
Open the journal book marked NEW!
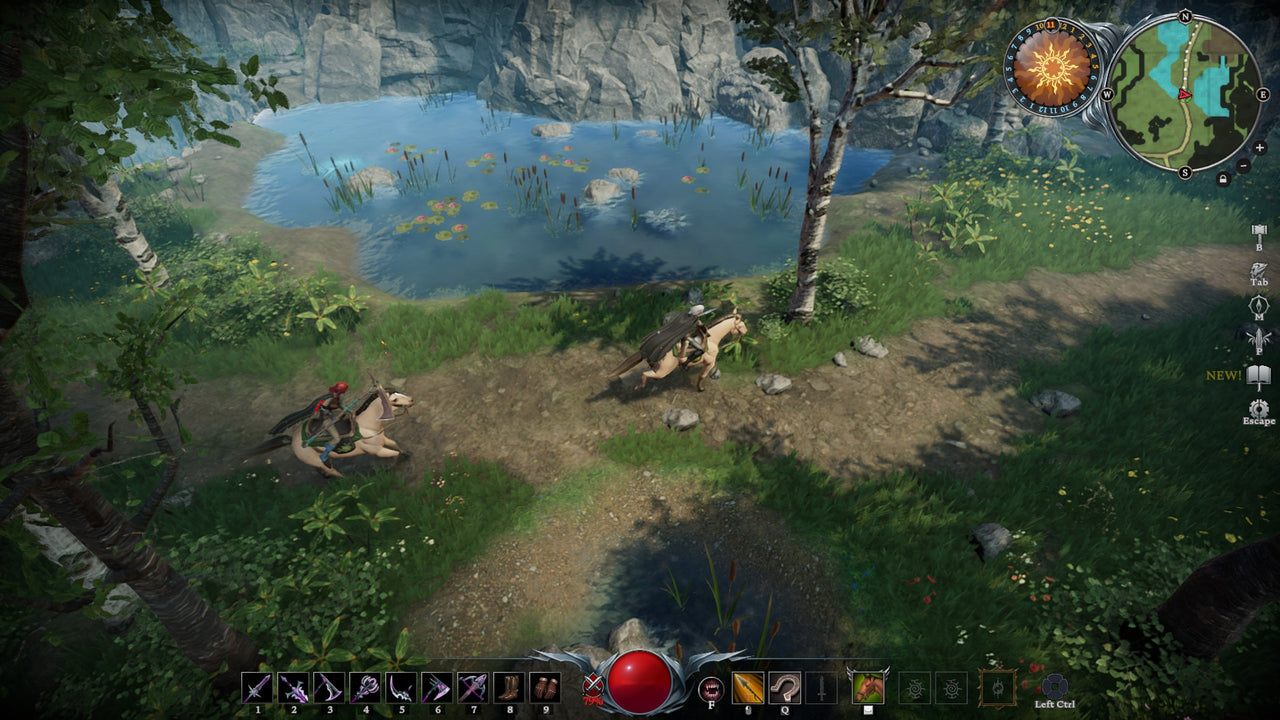1258,375
